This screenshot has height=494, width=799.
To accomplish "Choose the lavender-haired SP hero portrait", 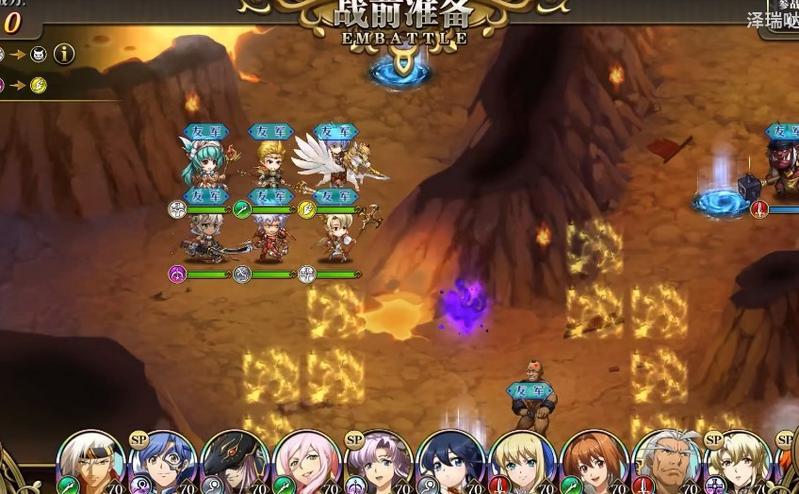I will (379, 462).
